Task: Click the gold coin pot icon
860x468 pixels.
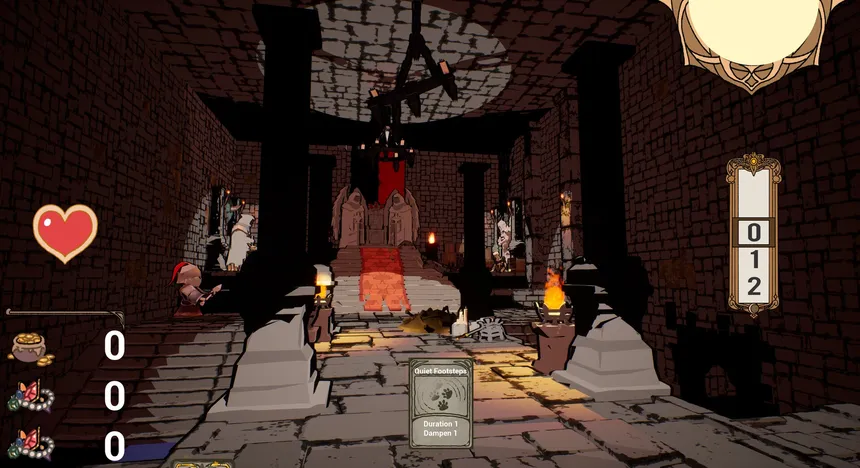Action: (31, 347)
